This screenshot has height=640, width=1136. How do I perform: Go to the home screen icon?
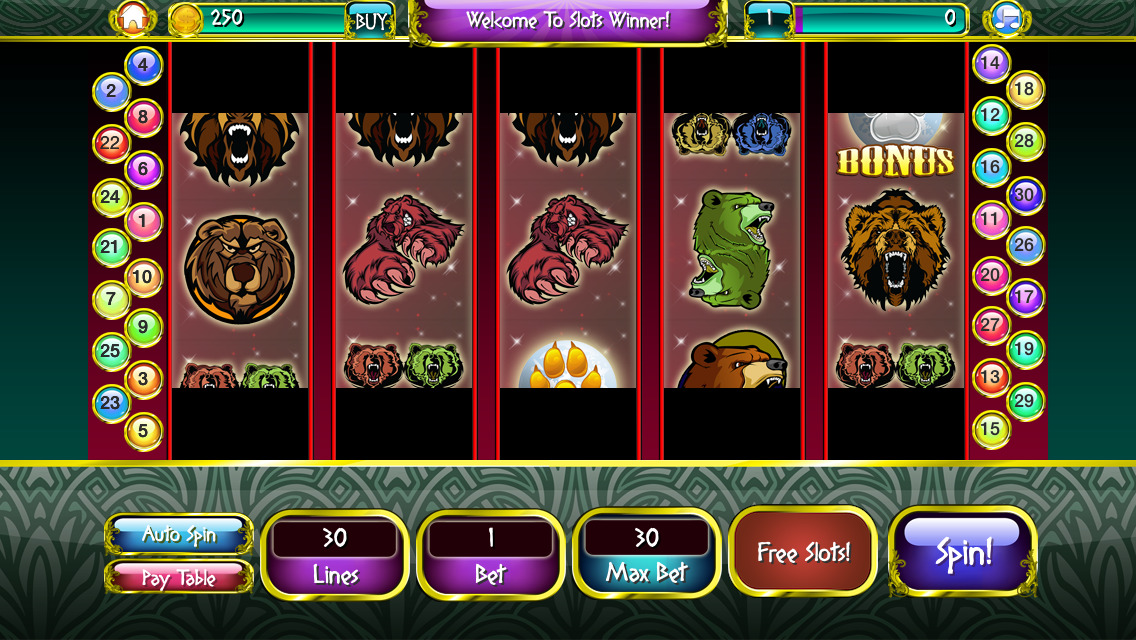click(133, 18)
